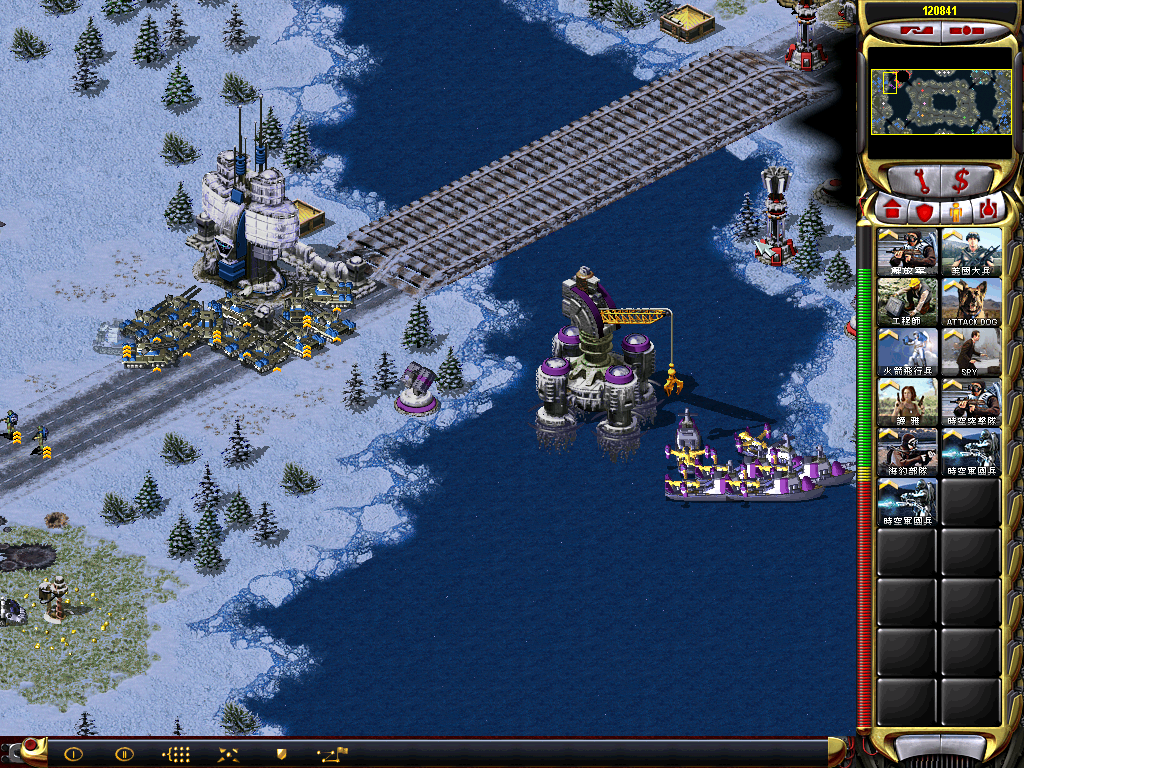The width and height of the screenshot is (1152, 768).
Task: Queue a 火箭飛行兵 rocketeer
Action: pyautogui.click(x=907, y=352)
